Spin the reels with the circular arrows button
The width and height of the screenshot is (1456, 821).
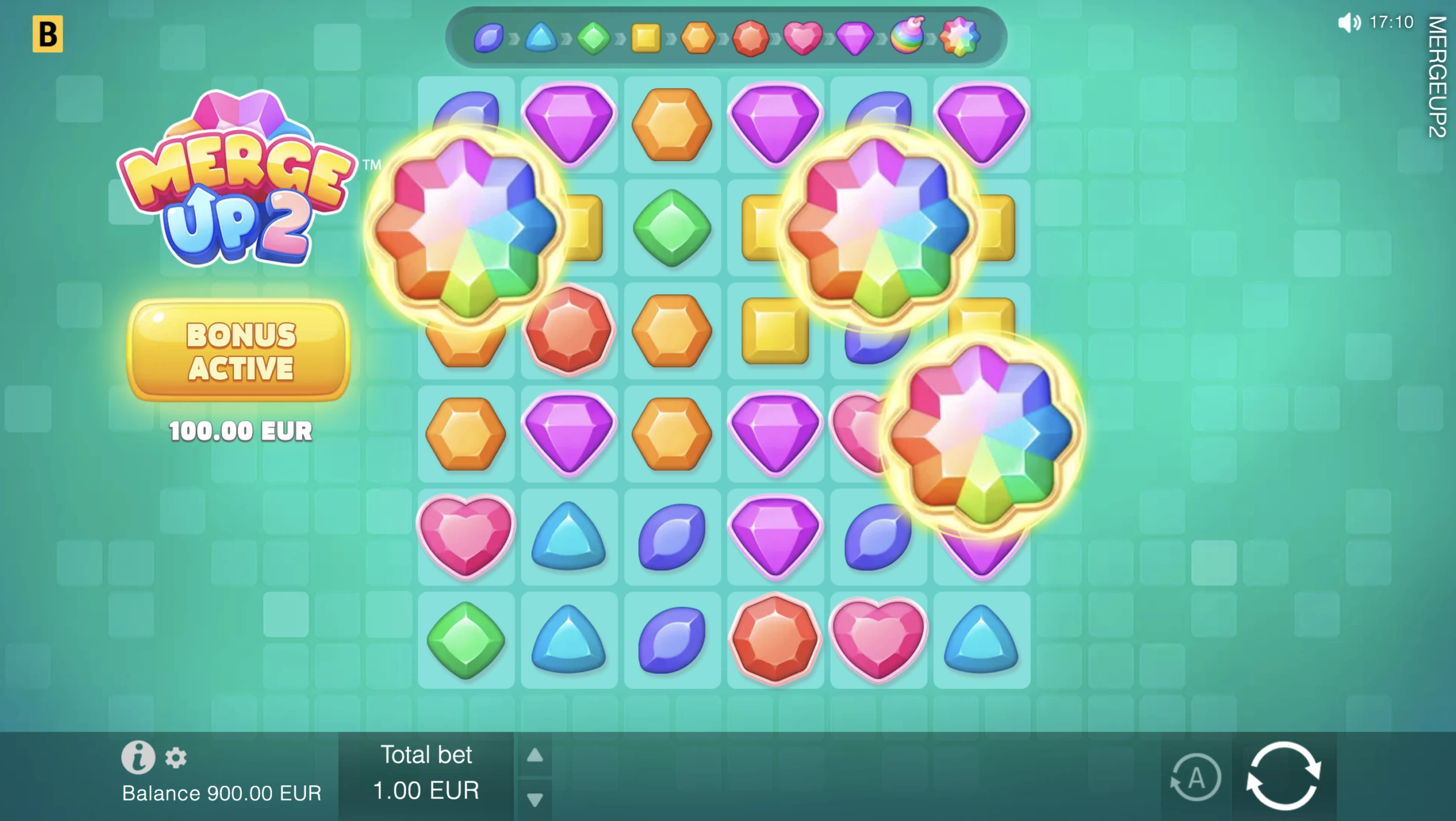click(1283, 776)
